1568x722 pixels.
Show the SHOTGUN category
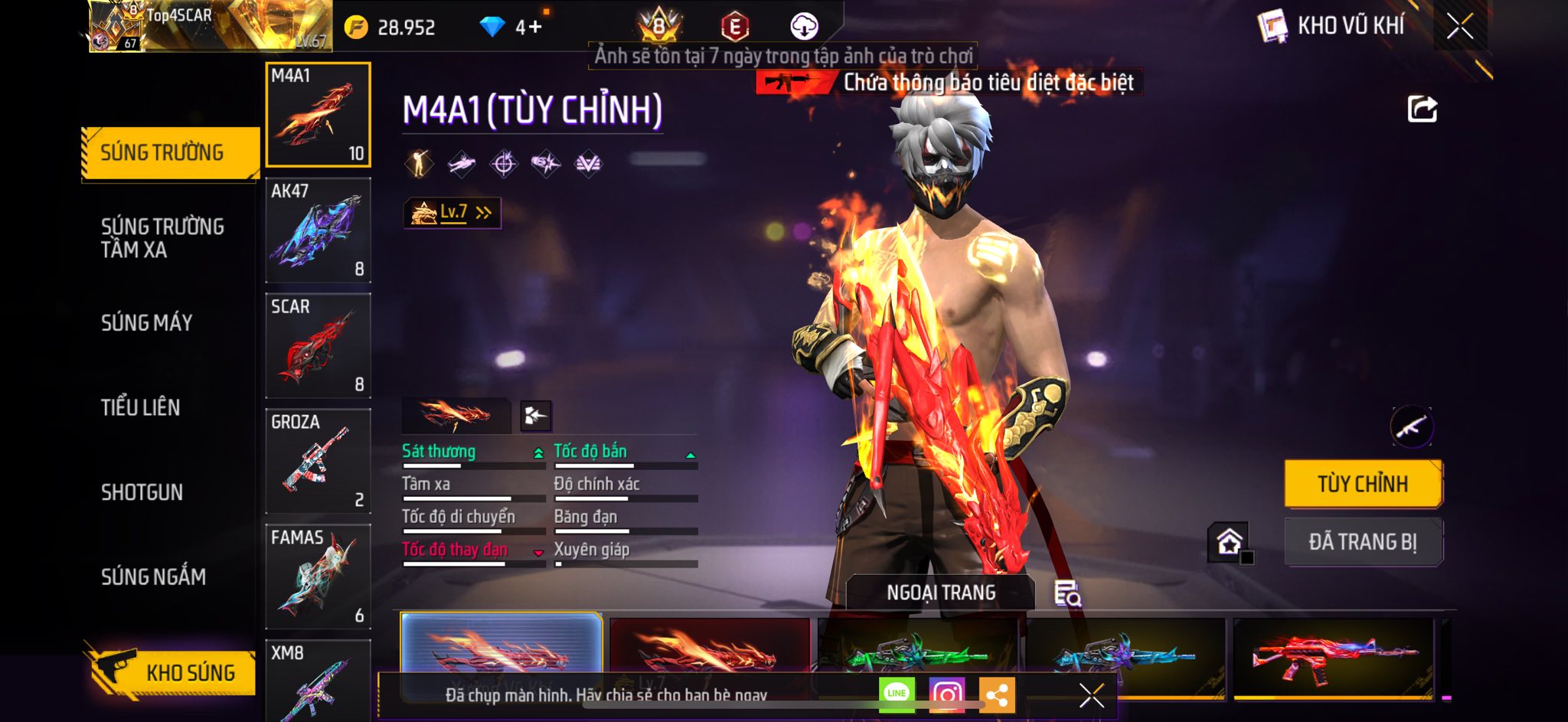[142, 492]
